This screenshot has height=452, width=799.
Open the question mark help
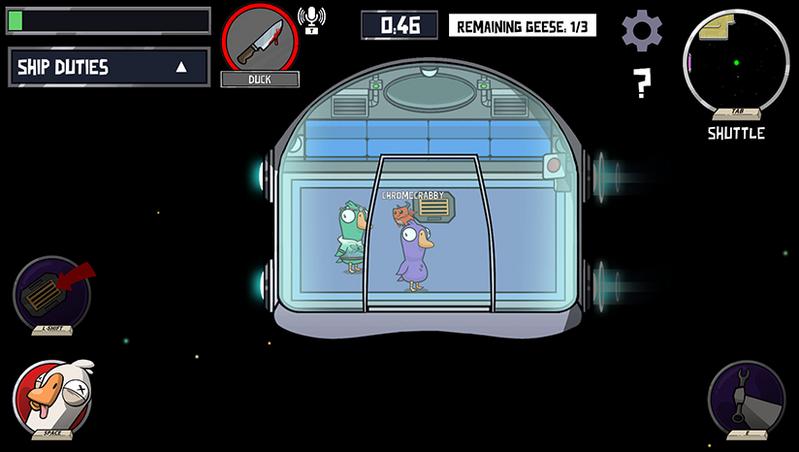643,85
